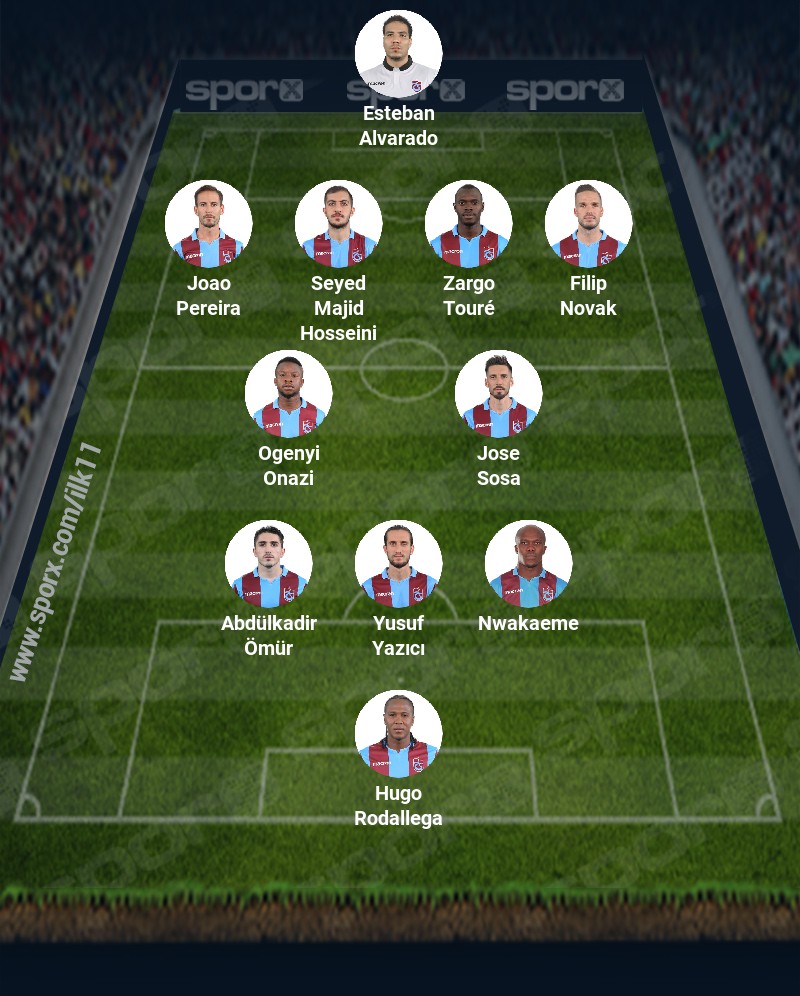Open the www.sporx.com/ilk11 link text
800x996 pixels.
[57, 560]
